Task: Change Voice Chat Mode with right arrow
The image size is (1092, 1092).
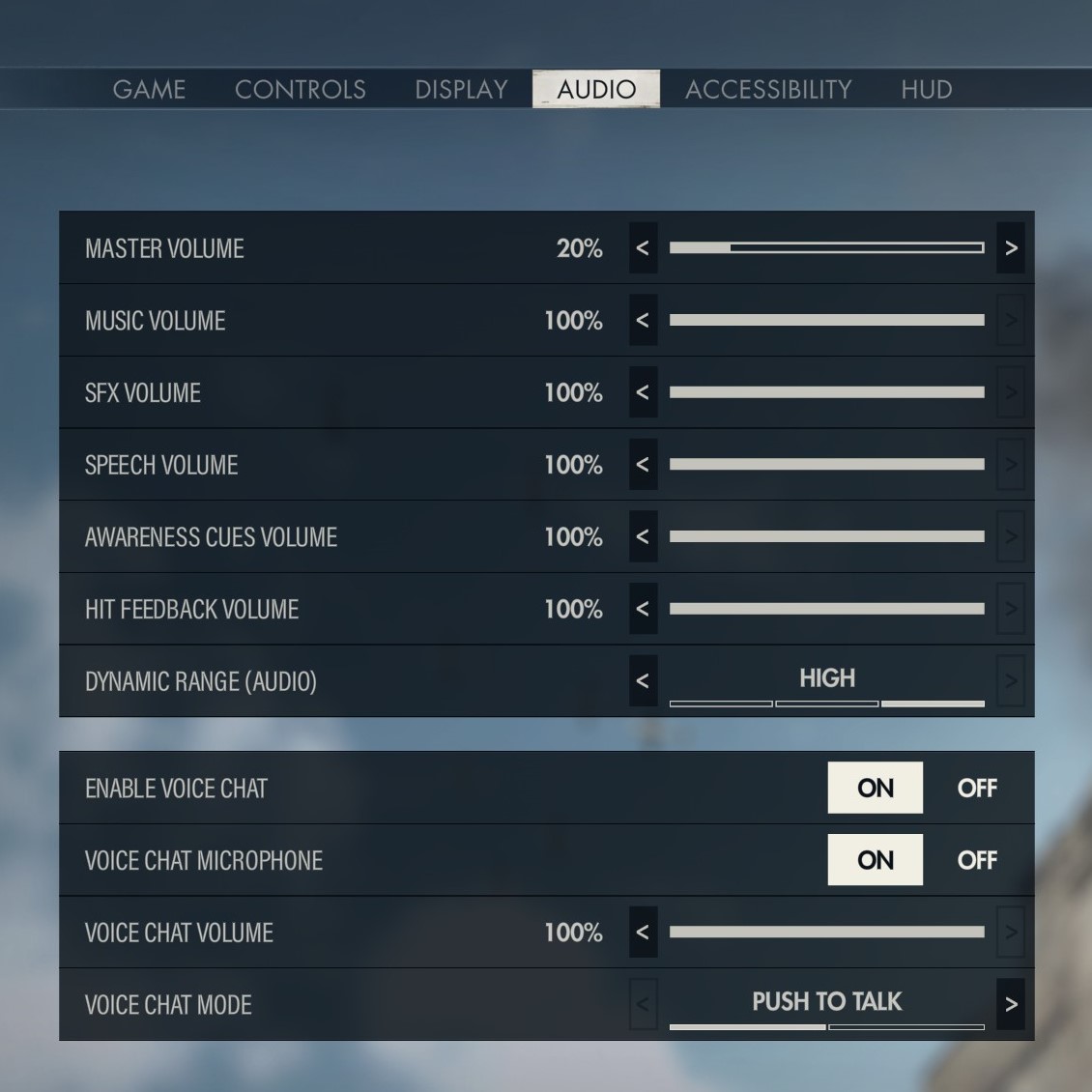Action: (x=1011, y=1005)
